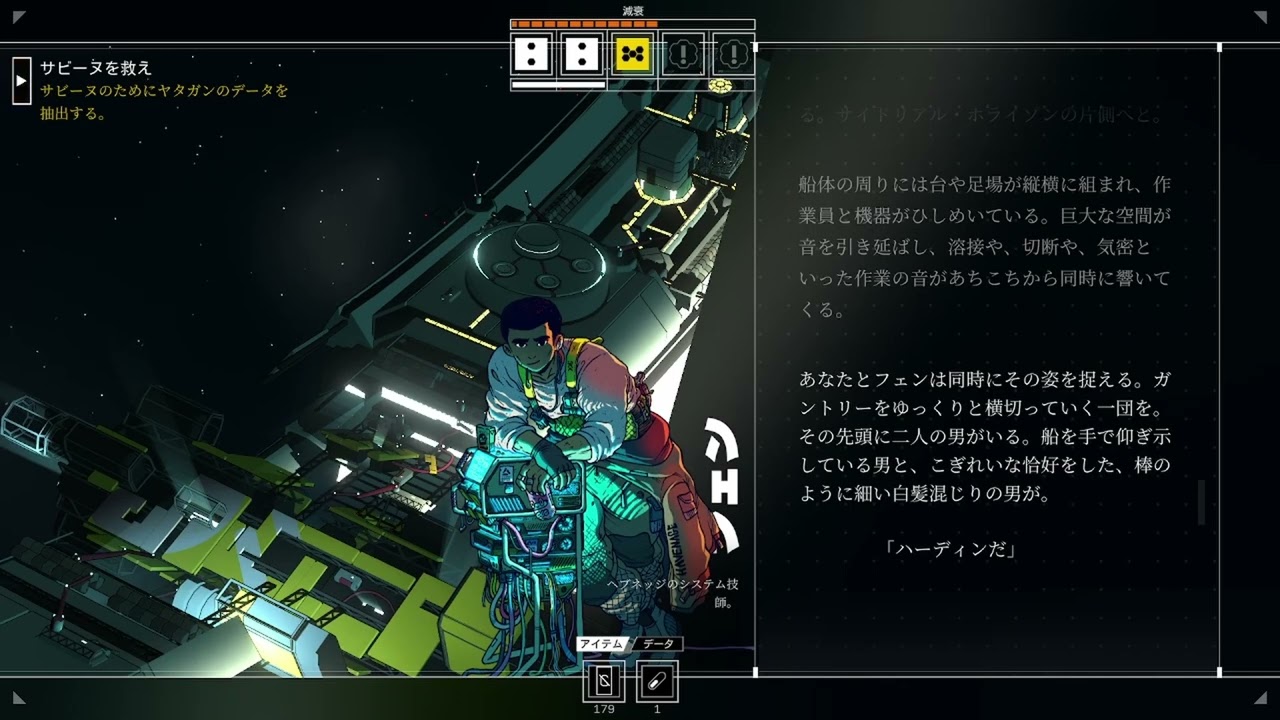Switch to the データ inventory tab
The image size is (1280, 720).
pyautogui.click(x=660, y=644)
